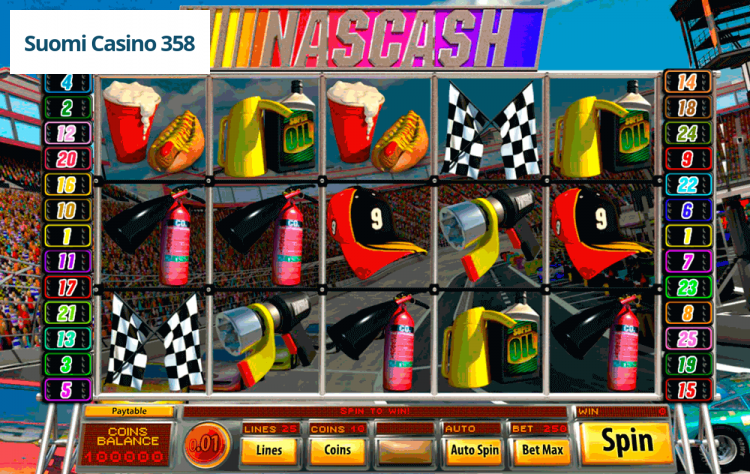
Task: Choose payline number 15
Action: [x=687, y=390]
